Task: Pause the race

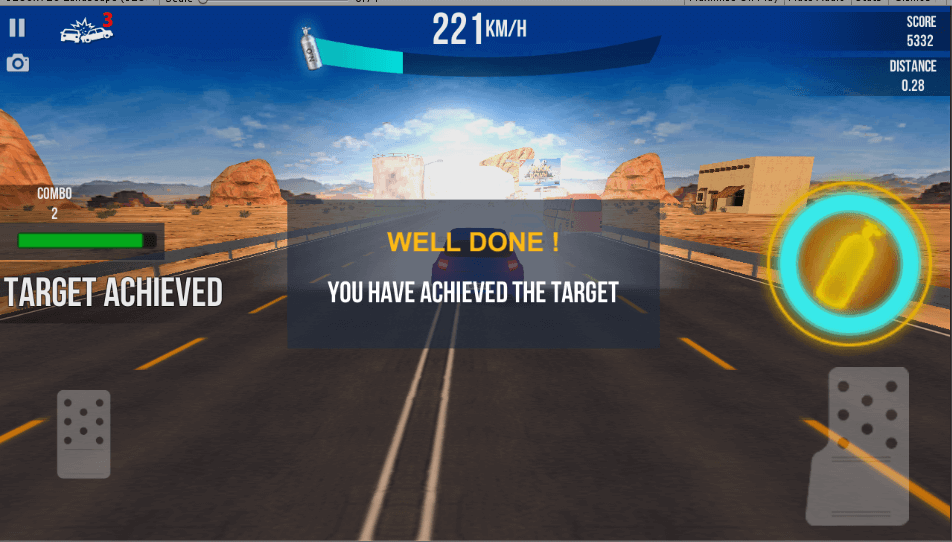Action: [x=17, y=28]
